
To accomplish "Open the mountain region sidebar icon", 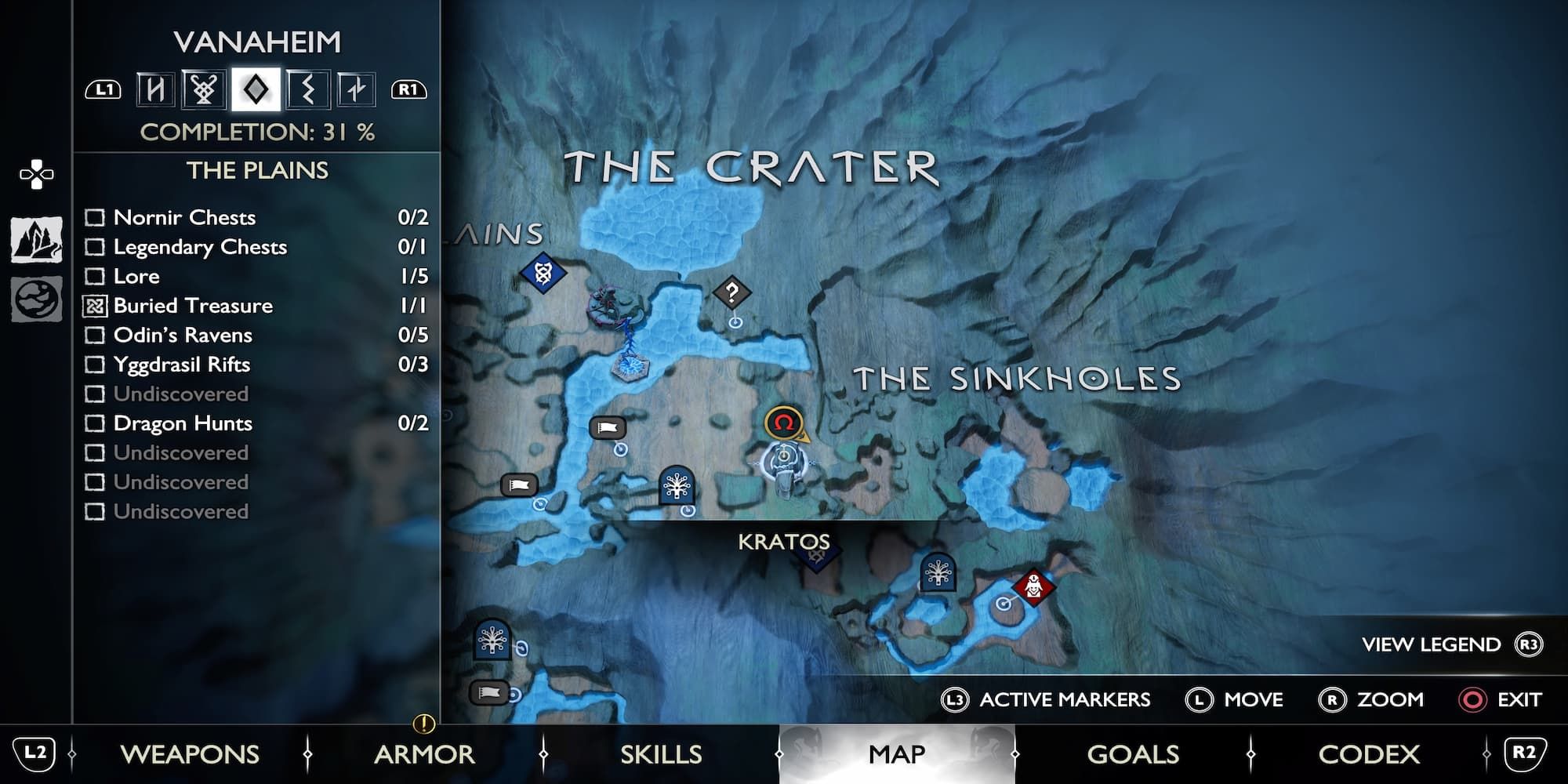I will [36, 240].
